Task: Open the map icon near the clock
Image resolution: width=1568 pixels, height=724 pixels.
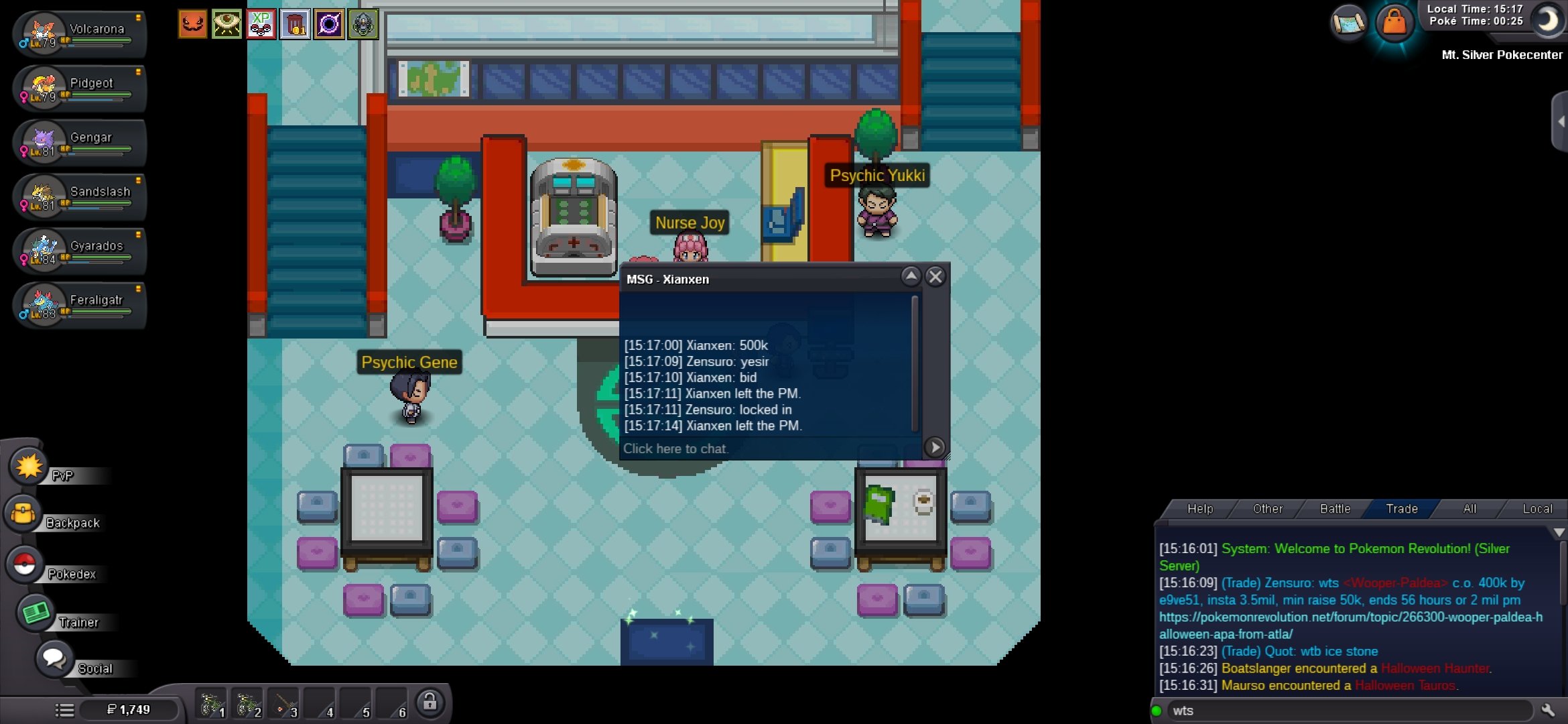Action: pos(1348,23)
